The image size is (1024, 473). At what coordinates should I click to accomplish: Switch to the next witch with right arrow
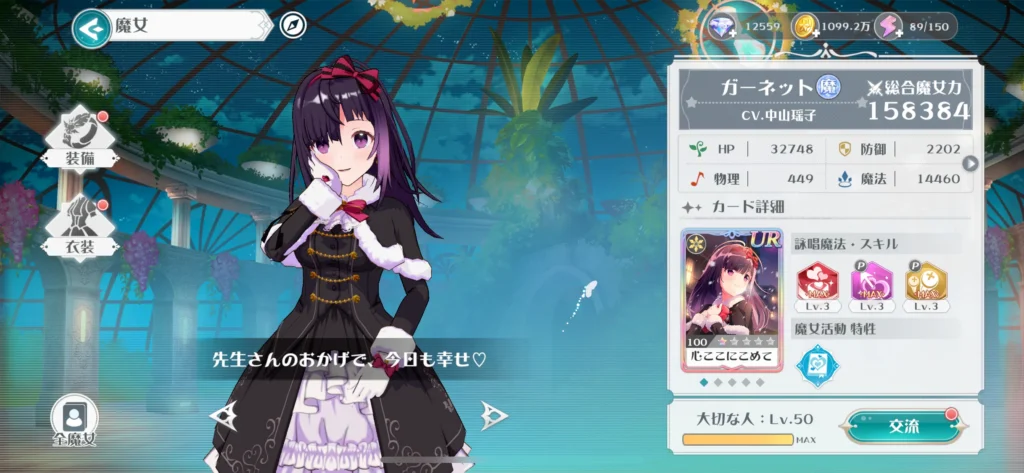(x=492, y=414)
